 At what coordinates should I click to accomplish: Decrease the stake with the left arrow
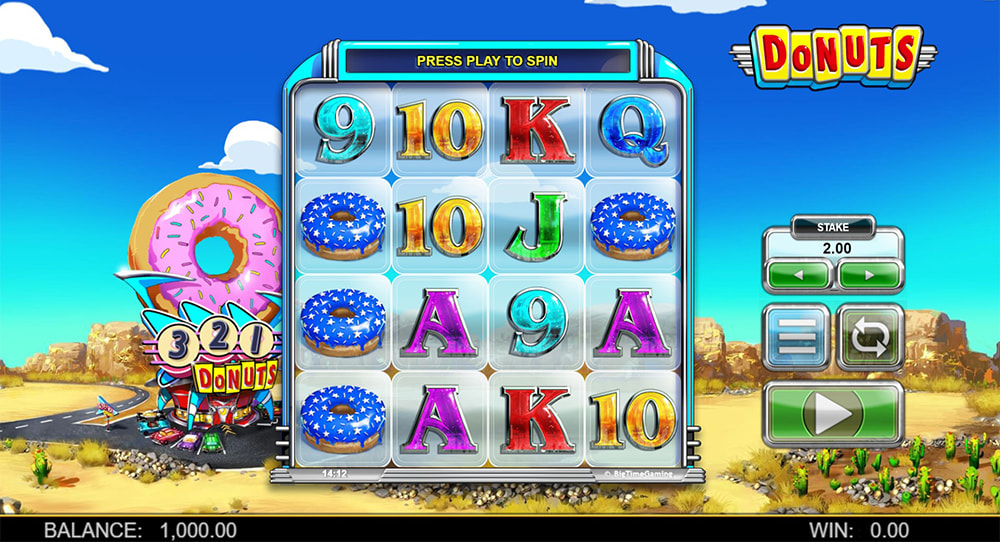coord(798,274)
